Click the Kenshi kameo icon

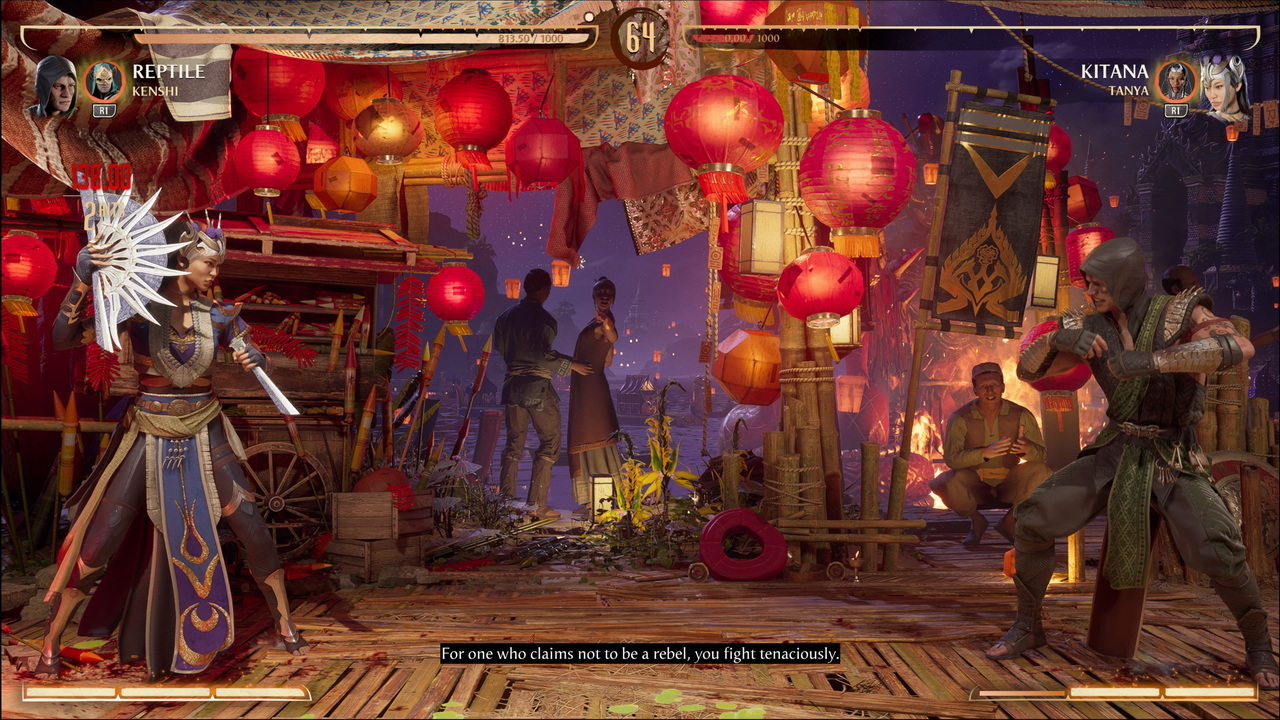[x=103, y=81]
